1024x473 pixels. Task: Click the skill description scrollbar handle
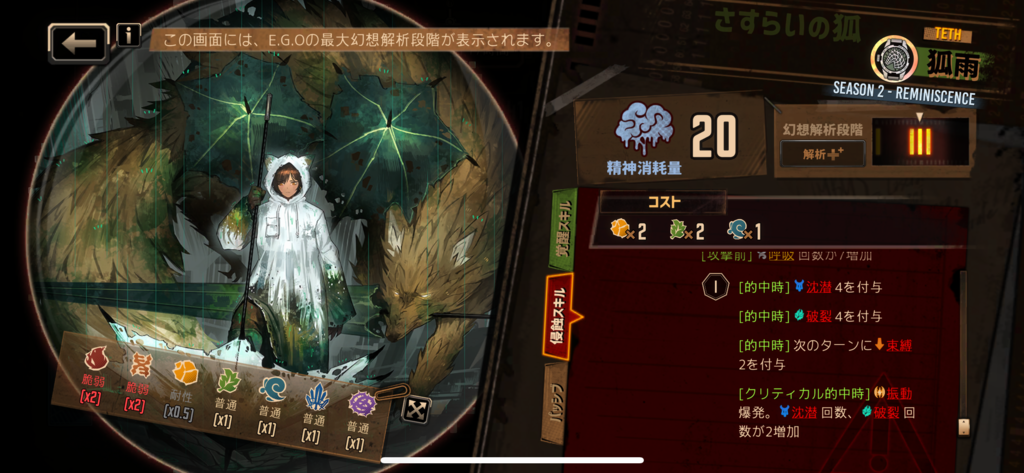tap(964, 427)
